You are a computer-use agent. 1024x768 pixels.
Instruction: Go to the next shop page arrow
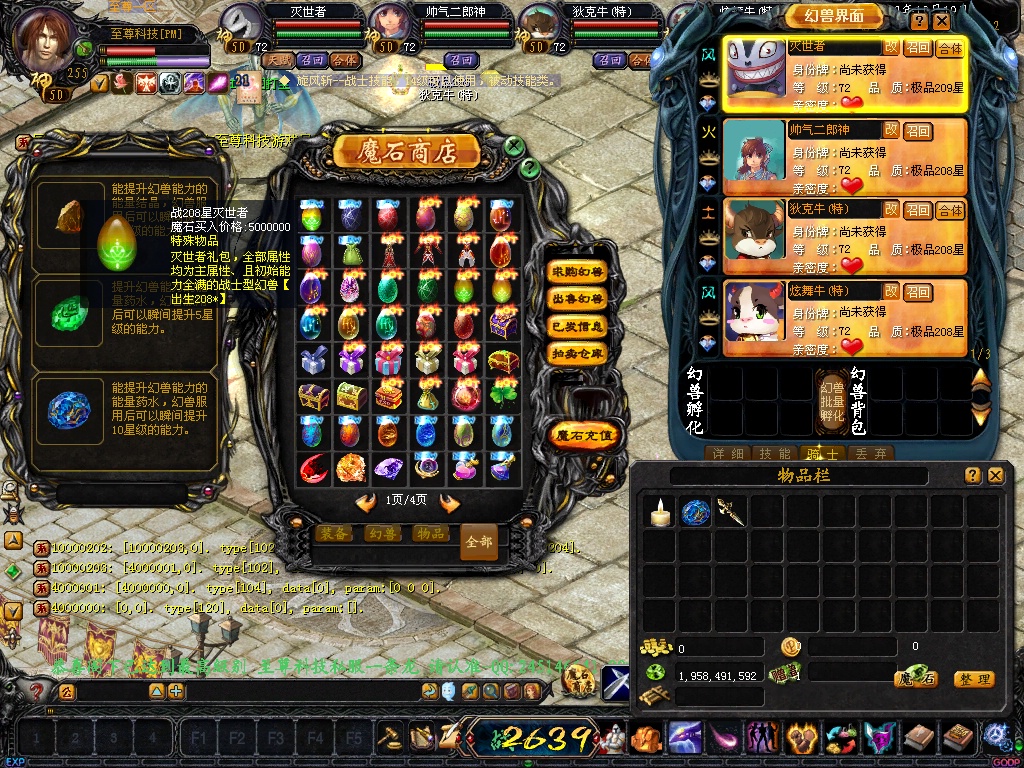(449, 502)
